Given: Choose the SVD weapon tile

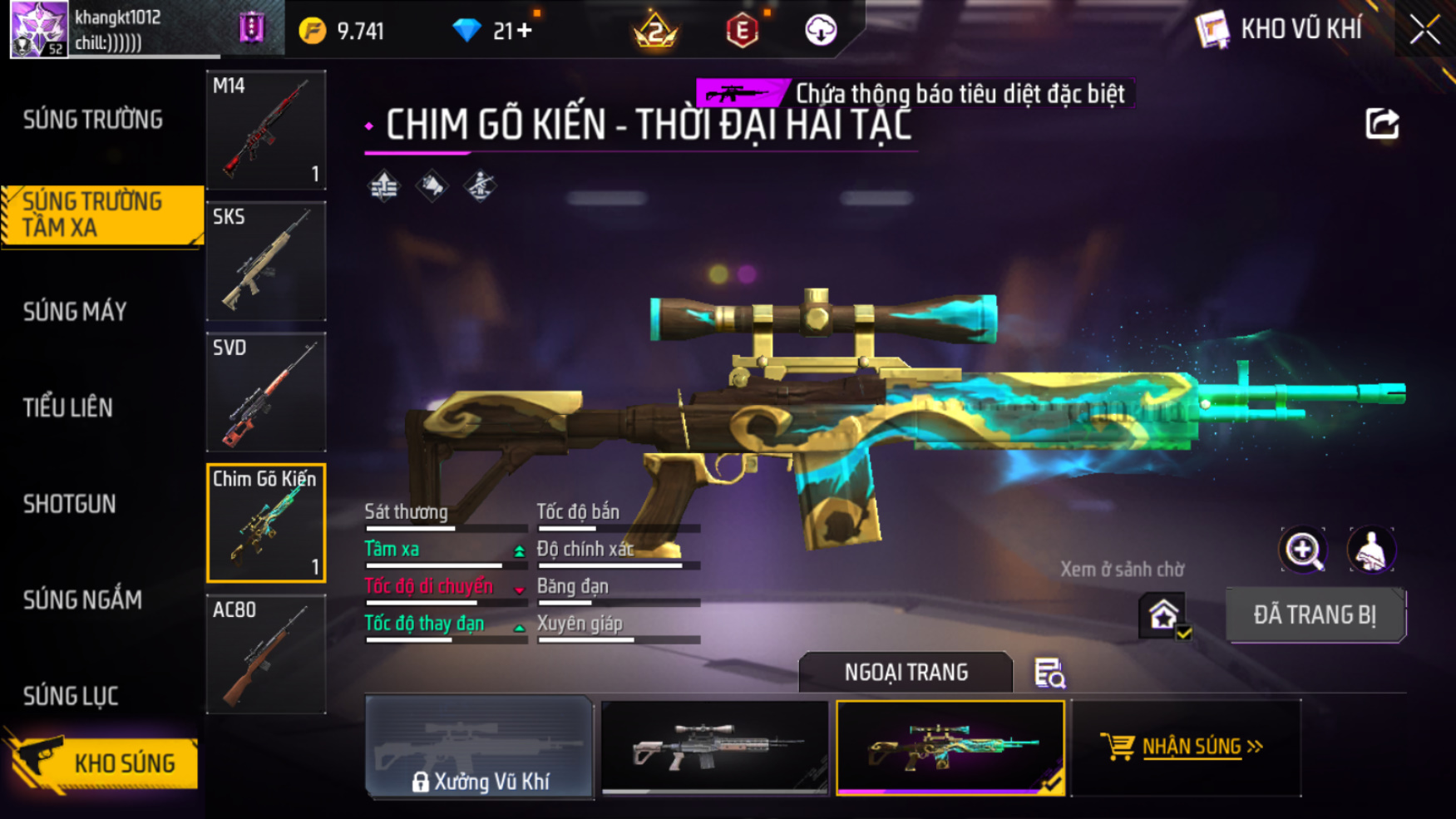Looking at the screenshot, I should 266,392.
